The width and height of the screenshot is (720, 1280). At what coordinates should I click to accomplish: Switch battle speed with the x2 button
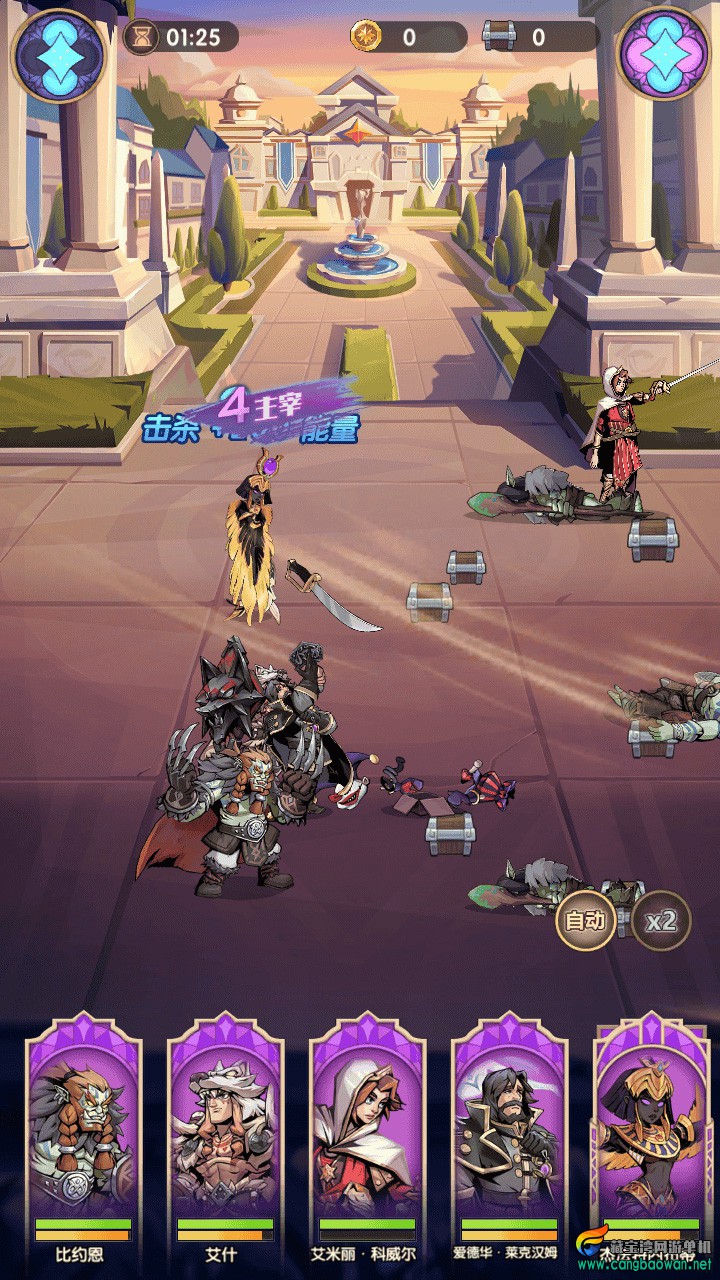[x=661, y=920]
